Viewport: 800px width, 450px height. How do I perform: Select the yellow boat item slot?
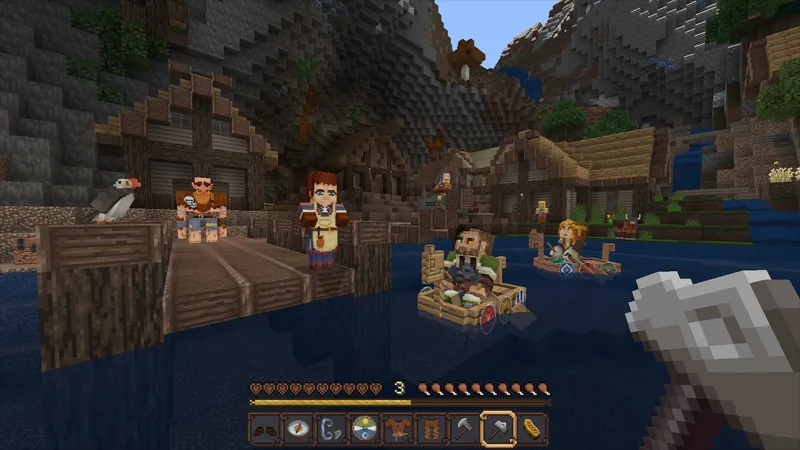tap(532, 429)
